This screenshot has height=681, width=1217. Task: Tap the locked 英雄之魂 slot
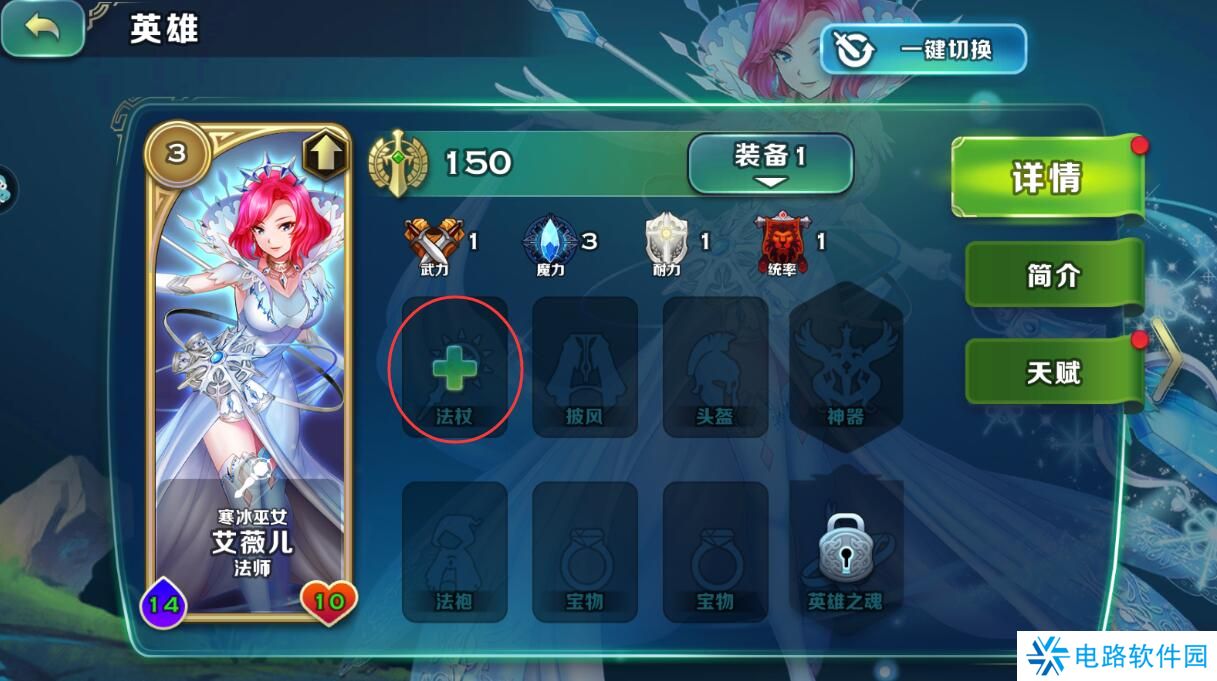[845, 552]
